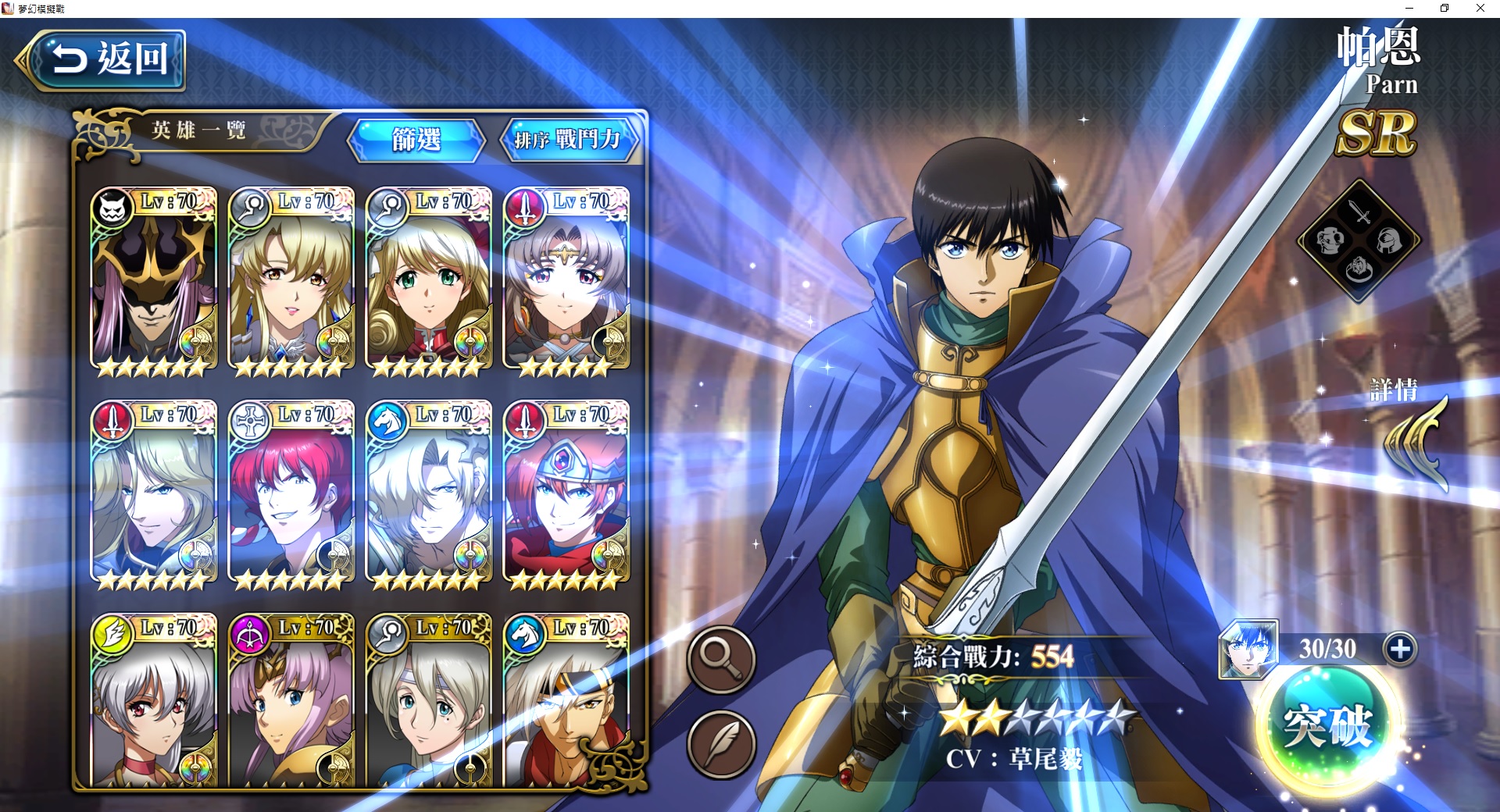Minimize the game window
The width and height of the screenshot is (1500, 812).
coord(1409,9)
